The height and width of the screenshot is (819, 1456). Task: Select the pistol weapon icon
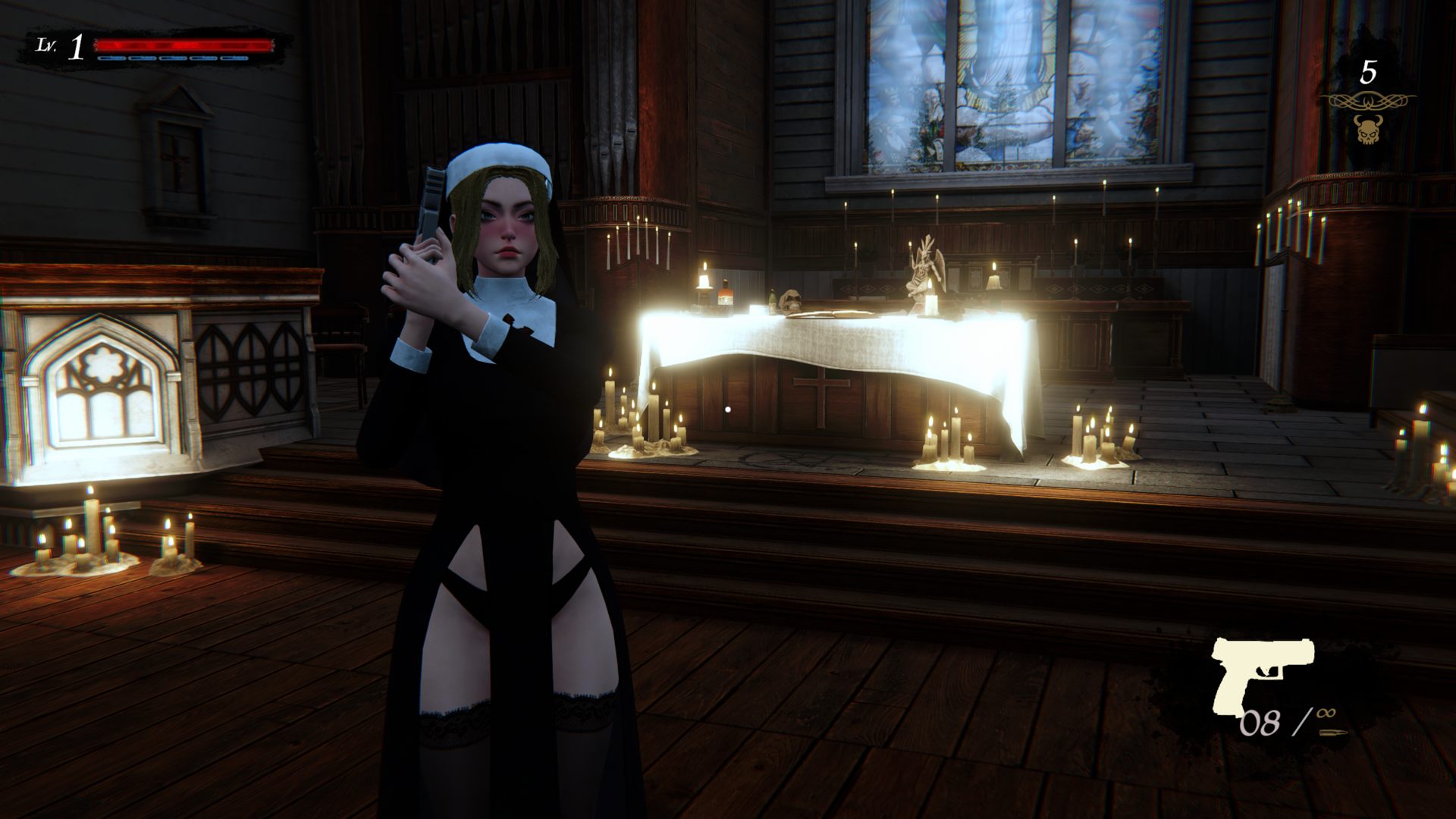pyautogui.click(x=1262, y=673)
